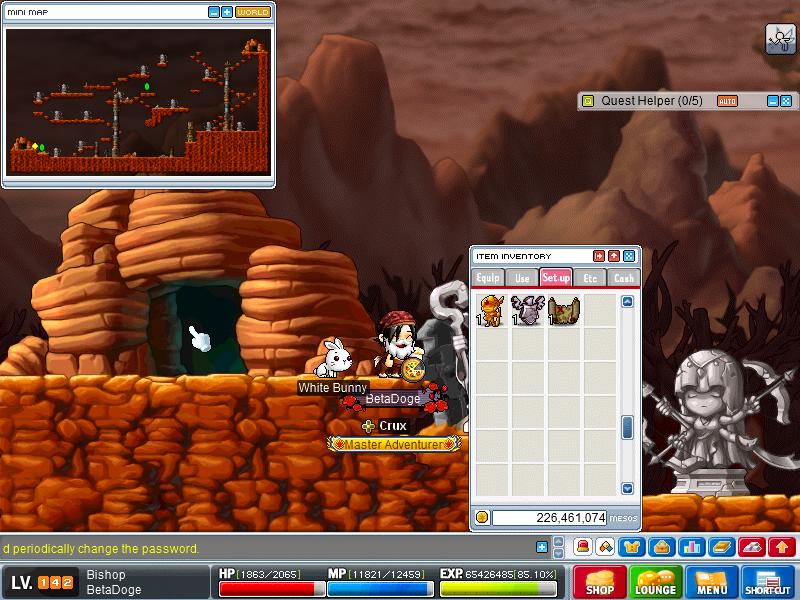Close the Quest Helper panel
This screenshot has height=600, width=800.
pyautogui.click(x=786, y=101)
